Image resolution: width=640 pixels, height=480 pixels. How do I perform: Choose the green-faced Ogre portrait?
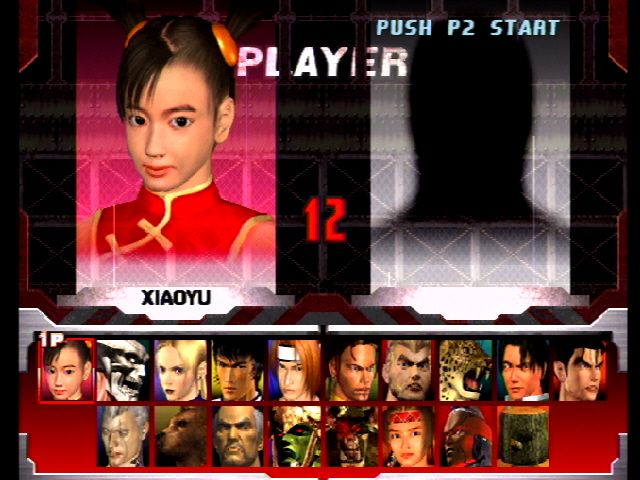295,435
